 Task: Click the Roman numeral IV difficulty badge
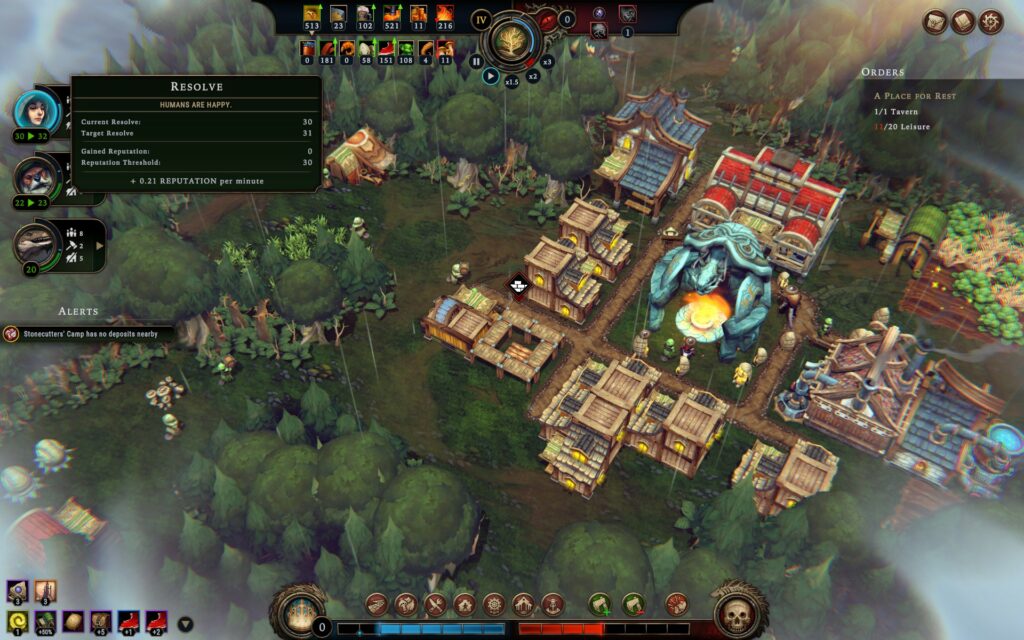tap(481, 19)
